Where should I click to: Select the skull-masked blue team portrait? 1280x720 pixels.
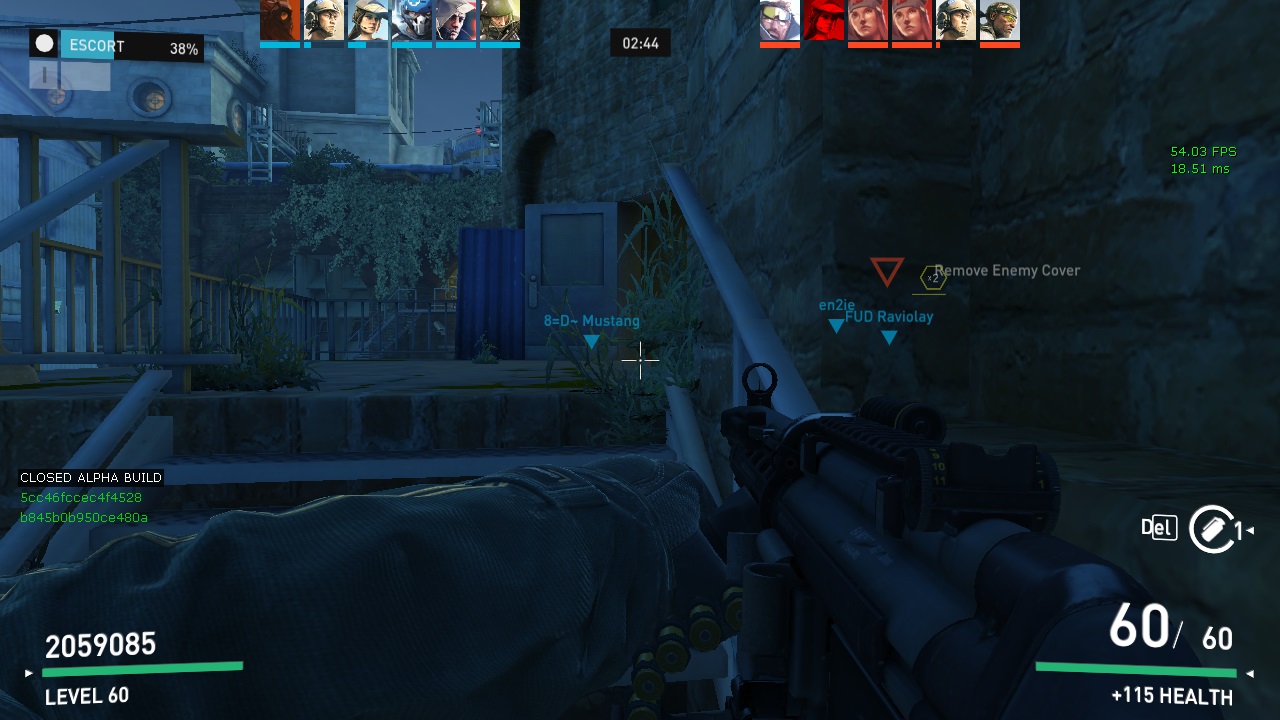pyautogui.click(x=411, y=20)
